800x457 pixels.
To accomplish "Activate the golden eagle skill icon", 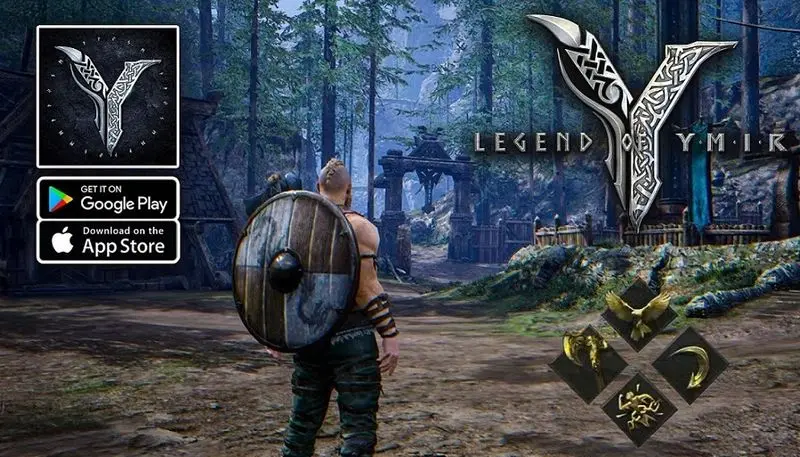I will coord(638,315).
